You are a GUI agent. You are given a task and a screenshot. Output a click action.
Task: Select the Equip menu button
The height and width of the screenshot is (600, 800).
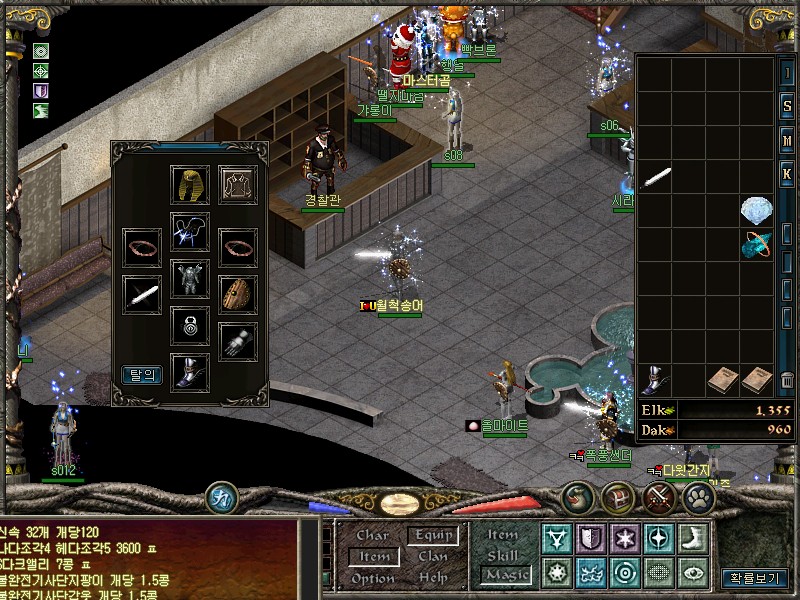pyautogui.click(x=433, y=535)
